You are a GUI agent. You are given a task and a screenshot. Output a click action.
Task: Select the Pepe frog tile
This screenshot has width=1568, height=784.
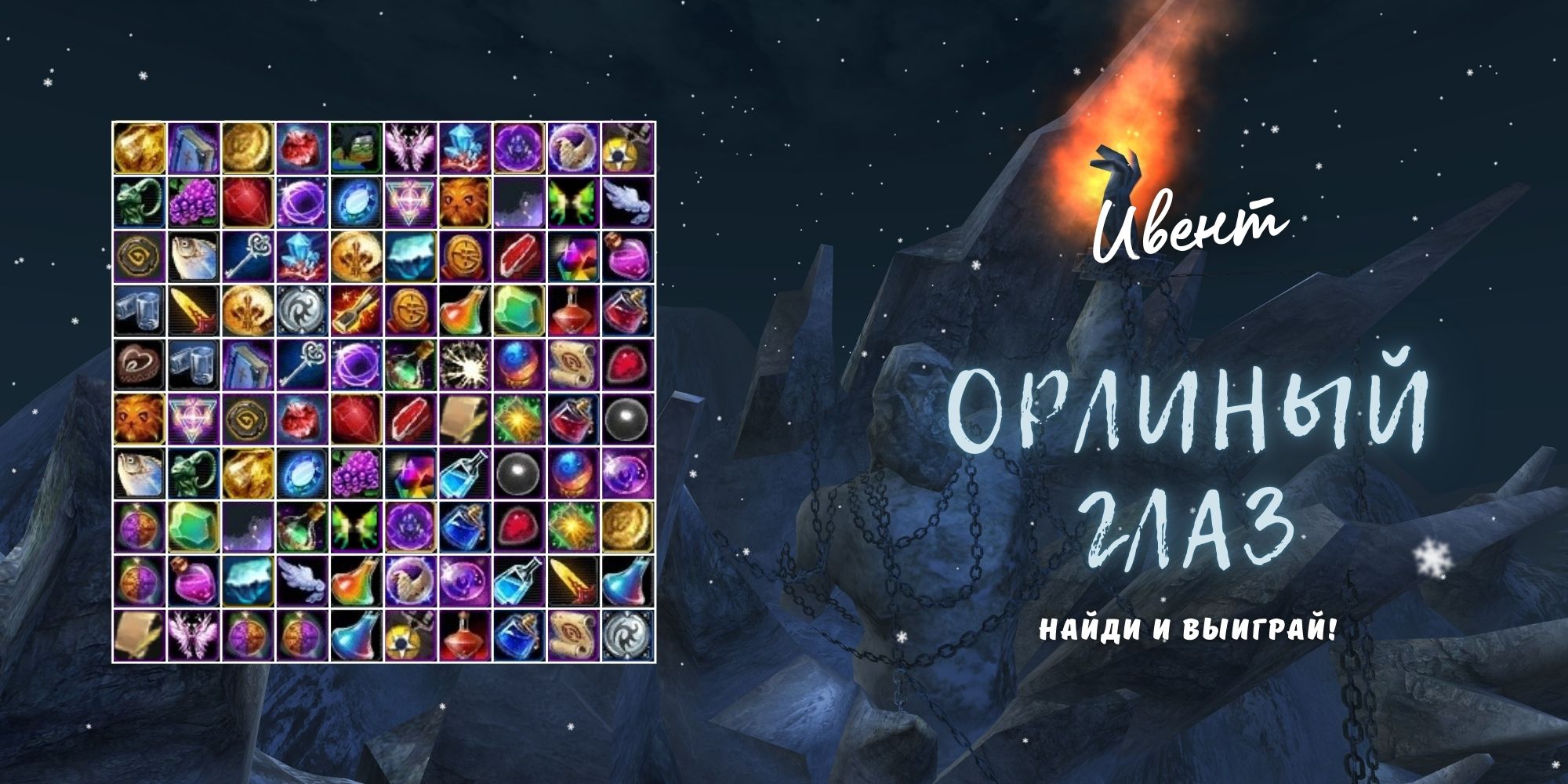(356, 148)
